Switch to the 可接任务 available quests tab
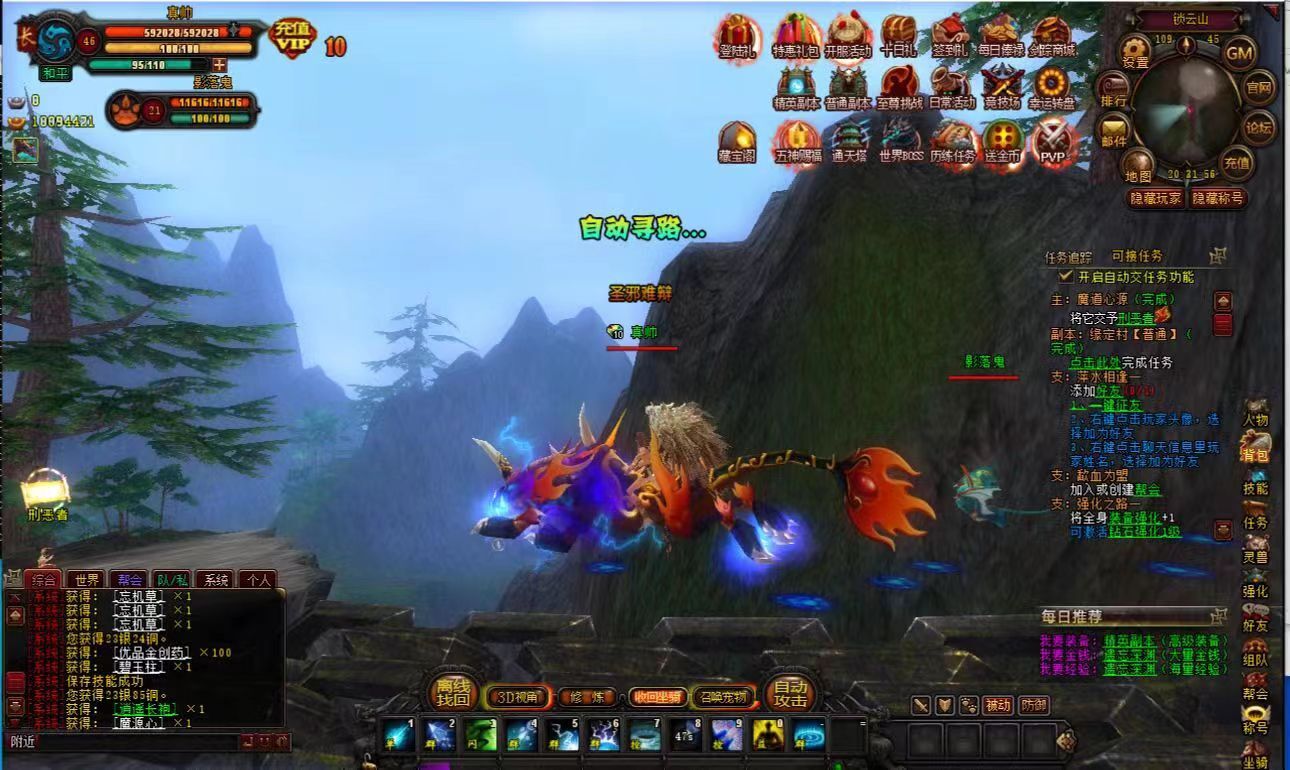This screenshot has width=1290, height=770. click(x=1137, y=256)
